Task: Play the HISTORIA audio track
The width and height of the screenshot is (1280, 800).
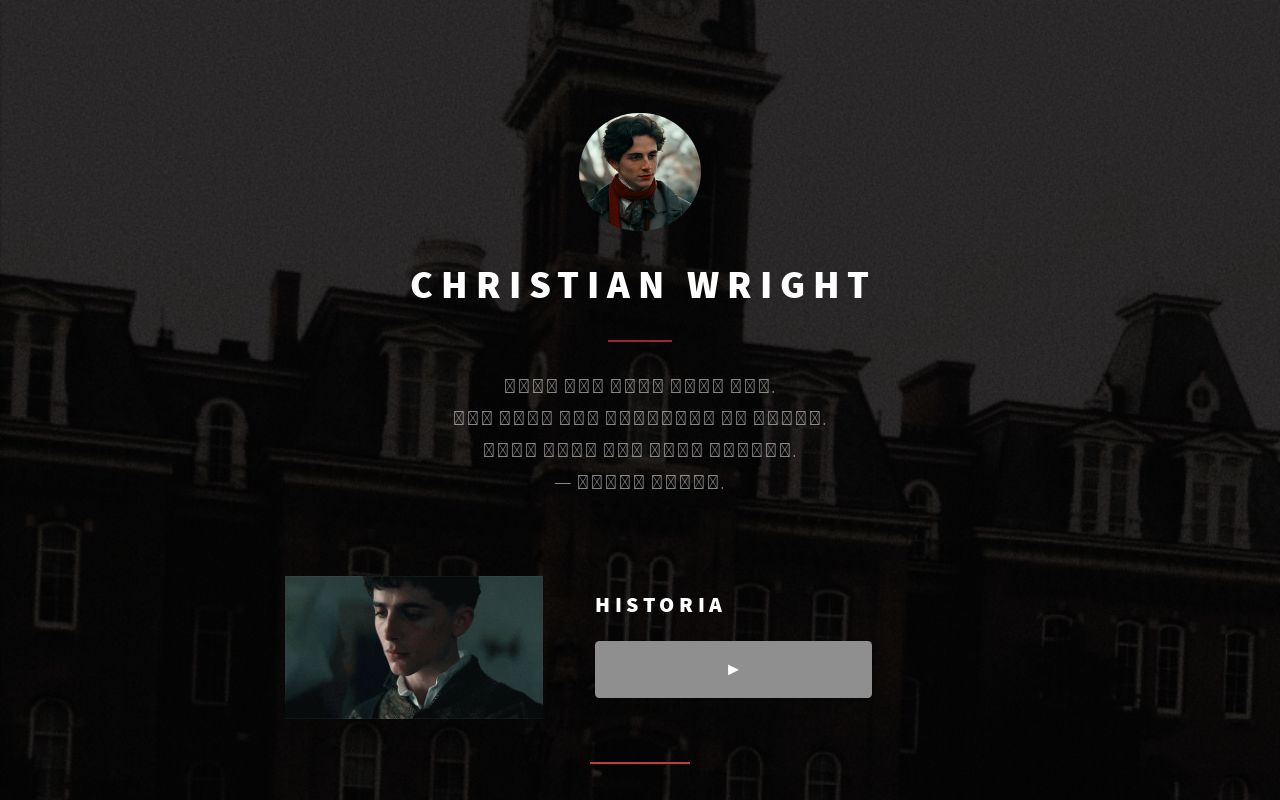Action: click(x=733, y=669)
